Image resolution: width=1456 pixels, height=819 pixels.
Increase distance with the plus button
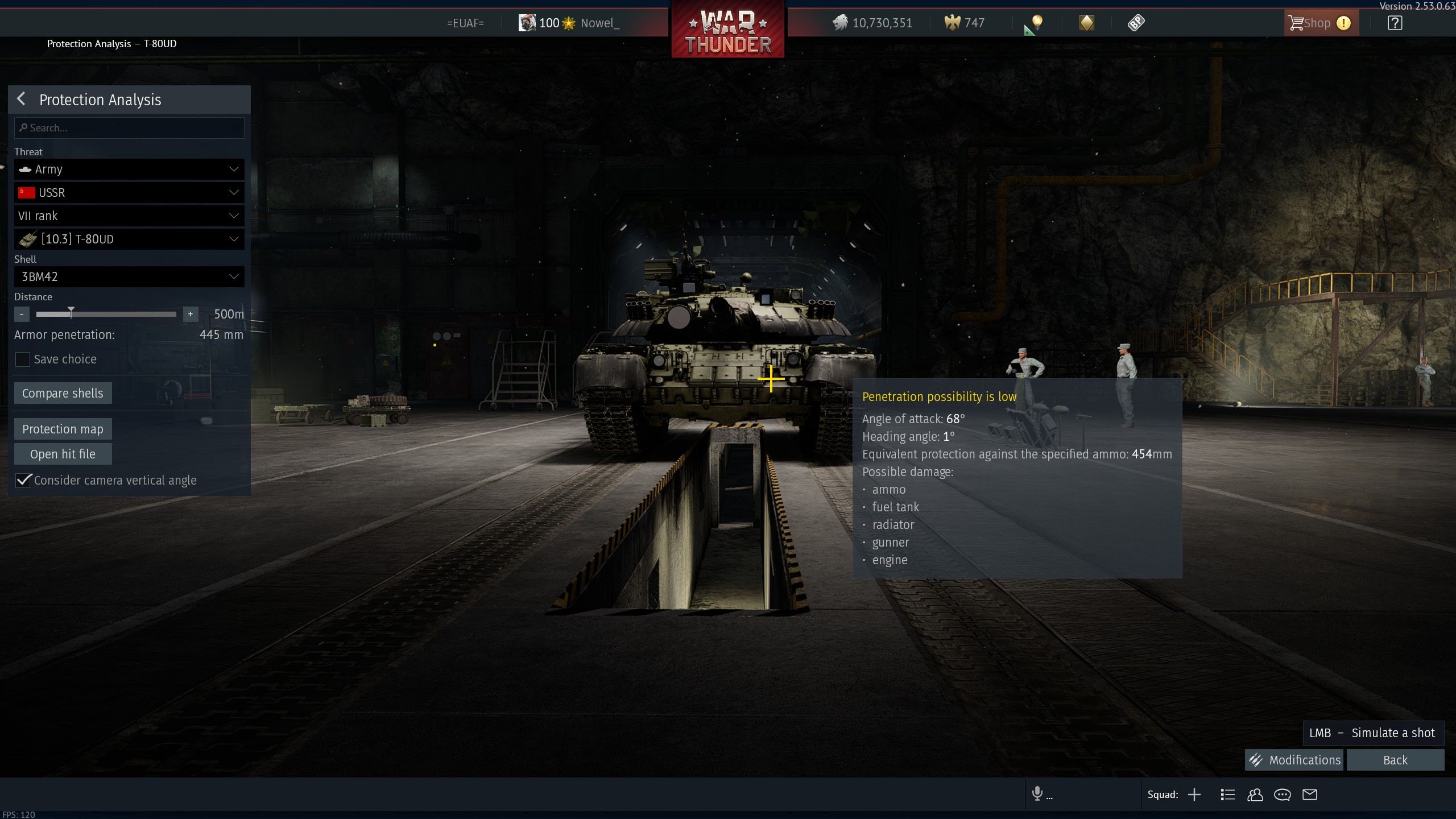point(191,314)
